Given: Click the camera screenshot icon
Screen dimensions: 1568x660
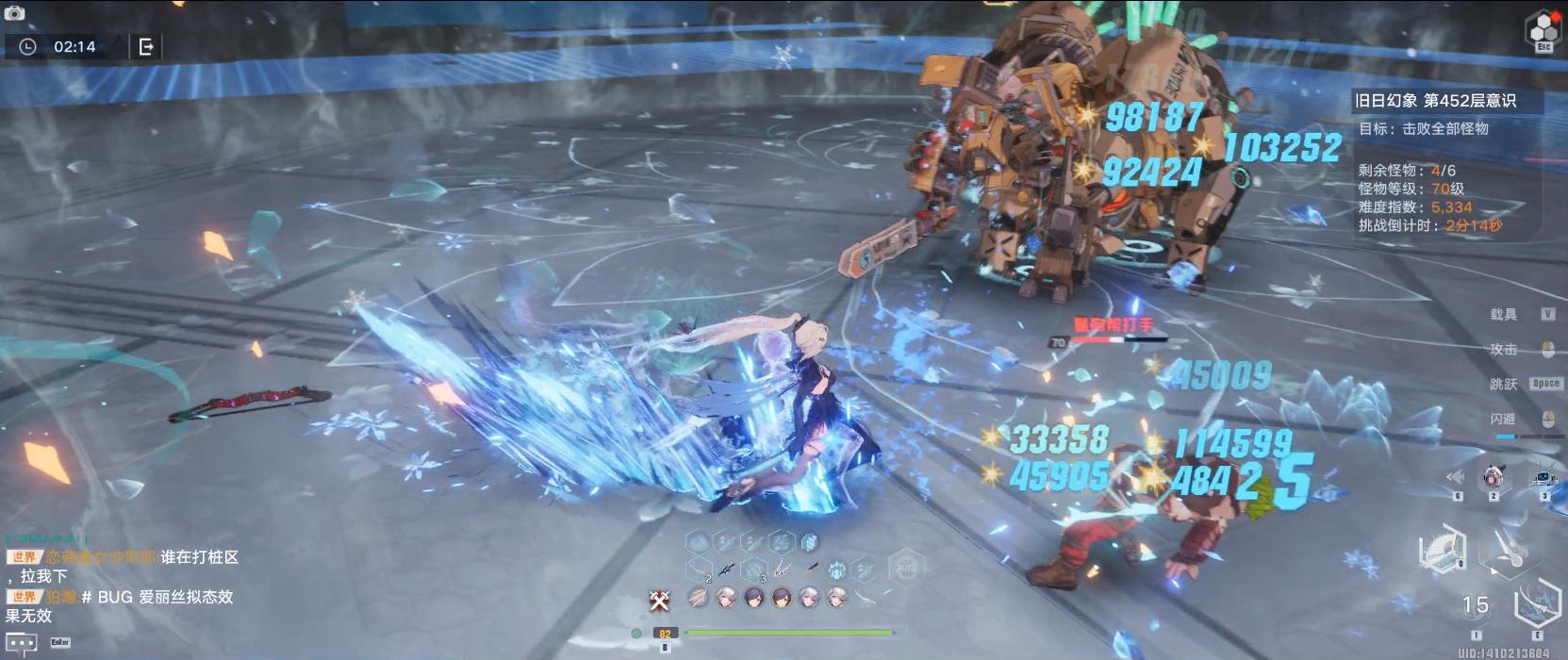Looking at the screenshot, I should pyautogui.click(x=14, y=13).
